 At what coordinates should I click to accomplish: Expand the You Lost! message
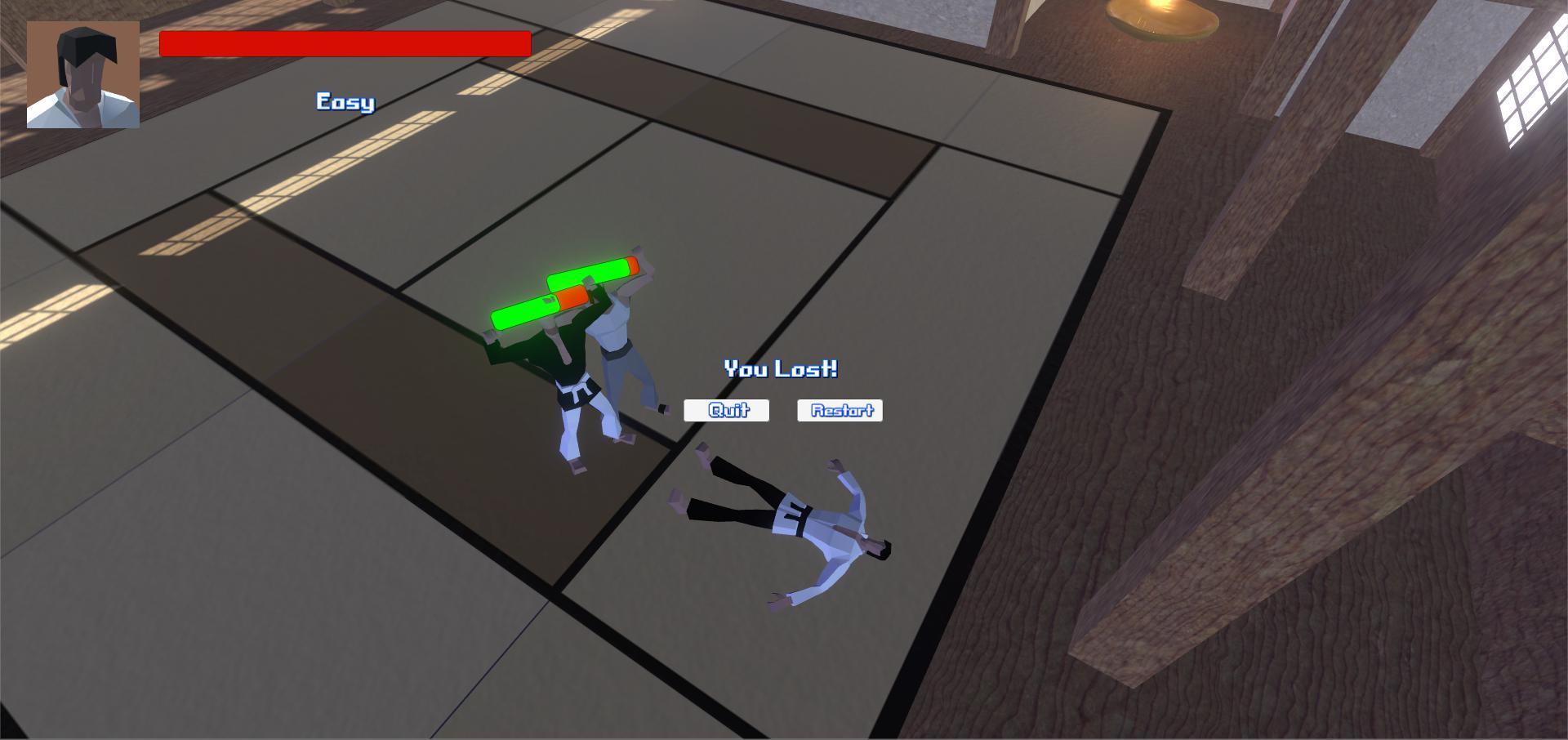[782, 368]
